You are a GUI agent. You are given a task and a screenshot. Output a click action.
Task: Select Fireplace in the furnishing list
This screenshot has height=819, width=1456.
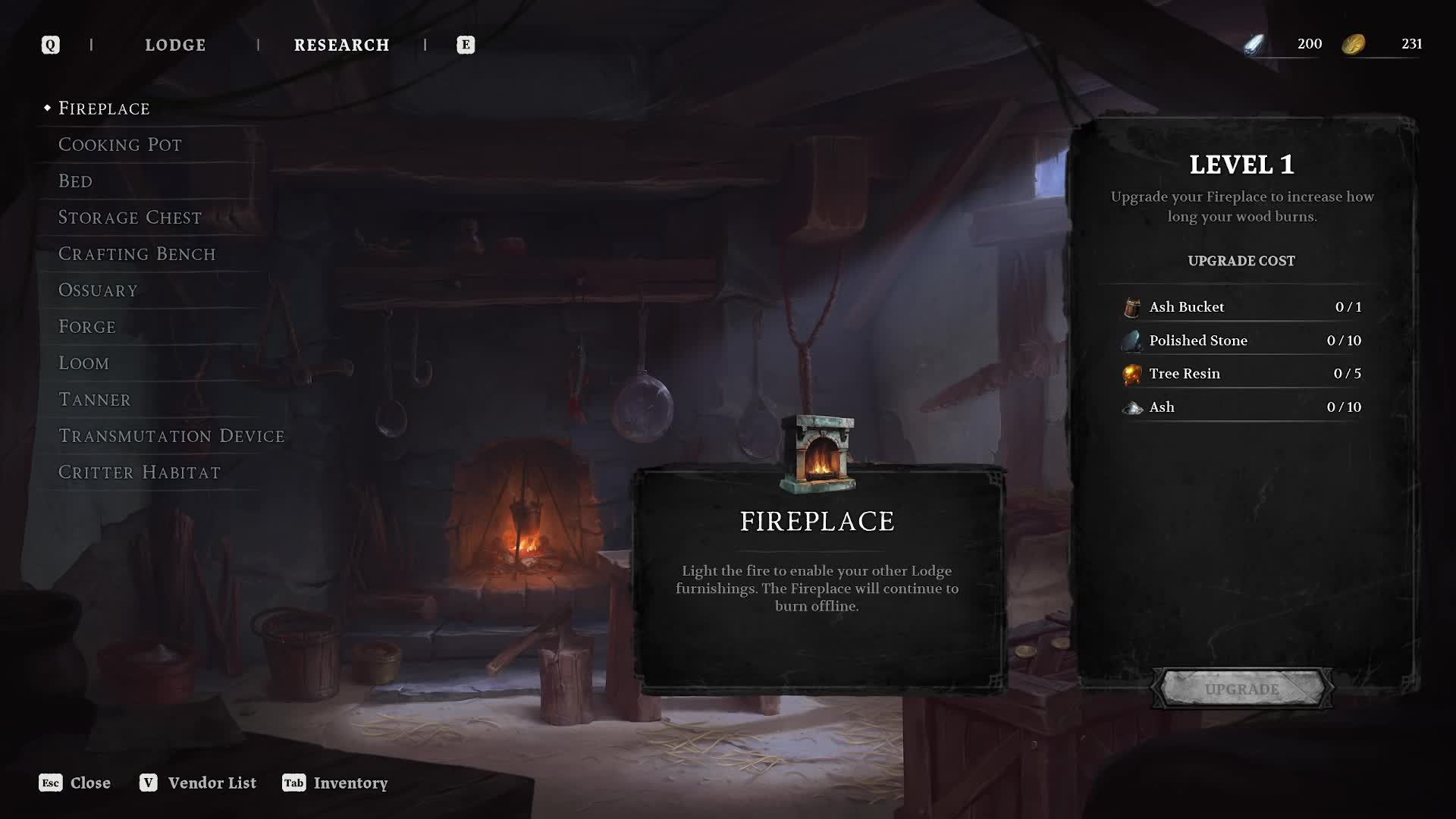(x=104, y=108)
